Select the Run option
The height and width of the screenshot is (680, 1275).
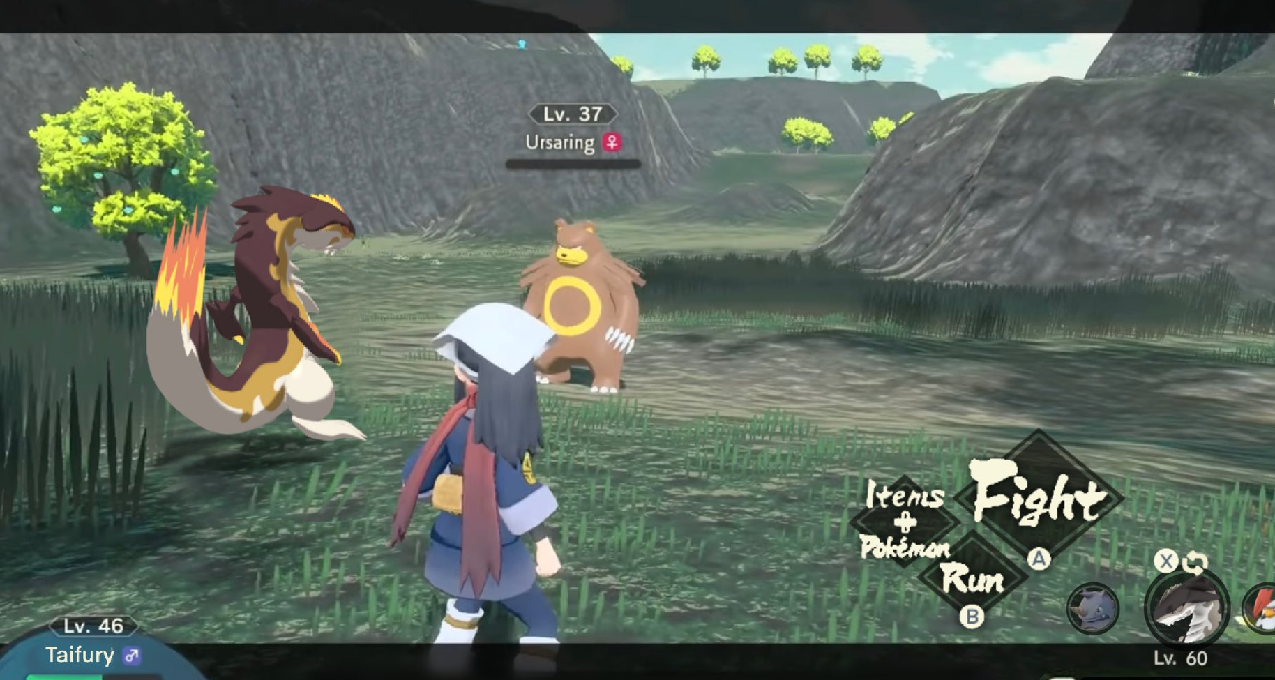pyautogui.click(x=972, y=578)
